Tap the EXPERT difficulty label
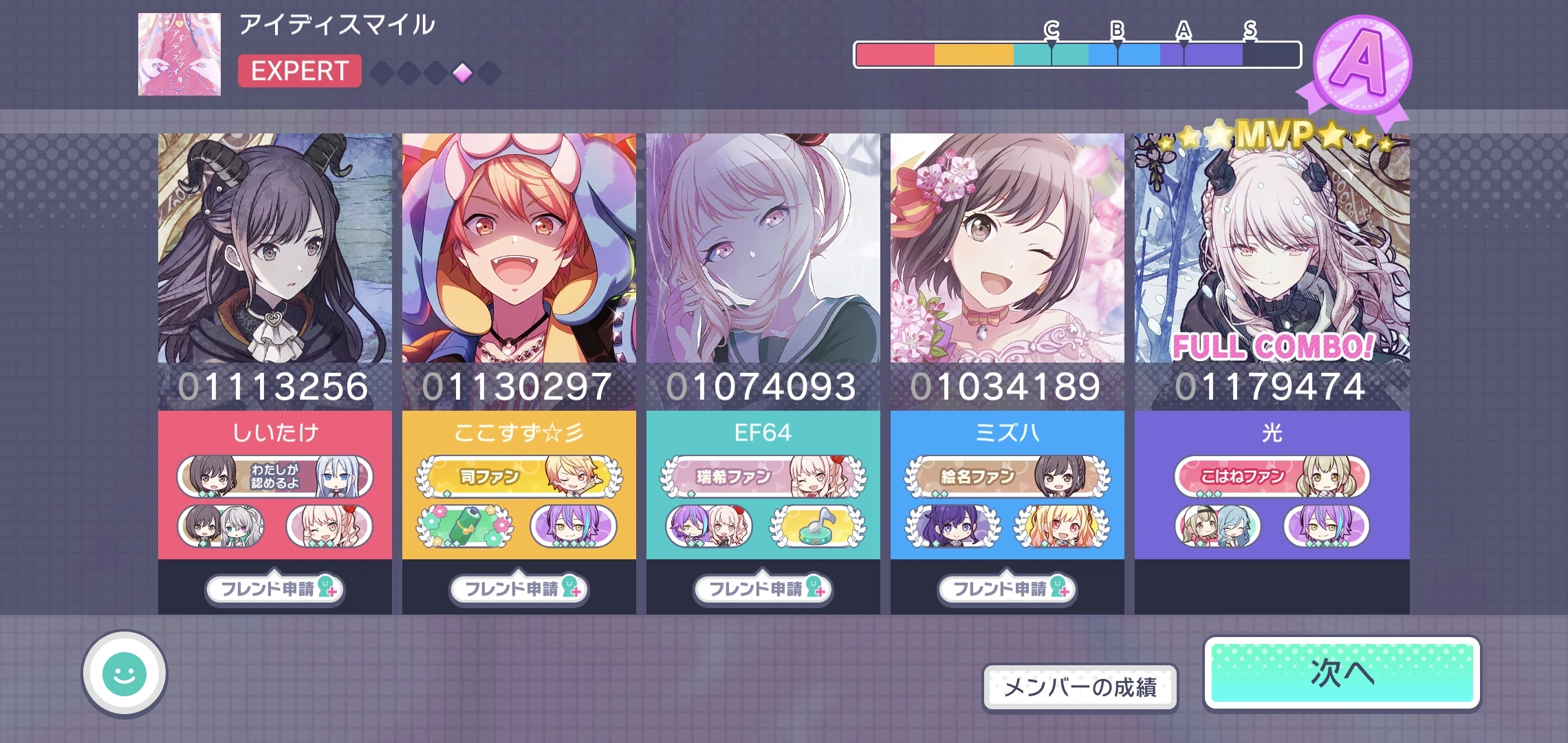The width and height of the screenshot is (1568, 743). (x=299, y=71)
